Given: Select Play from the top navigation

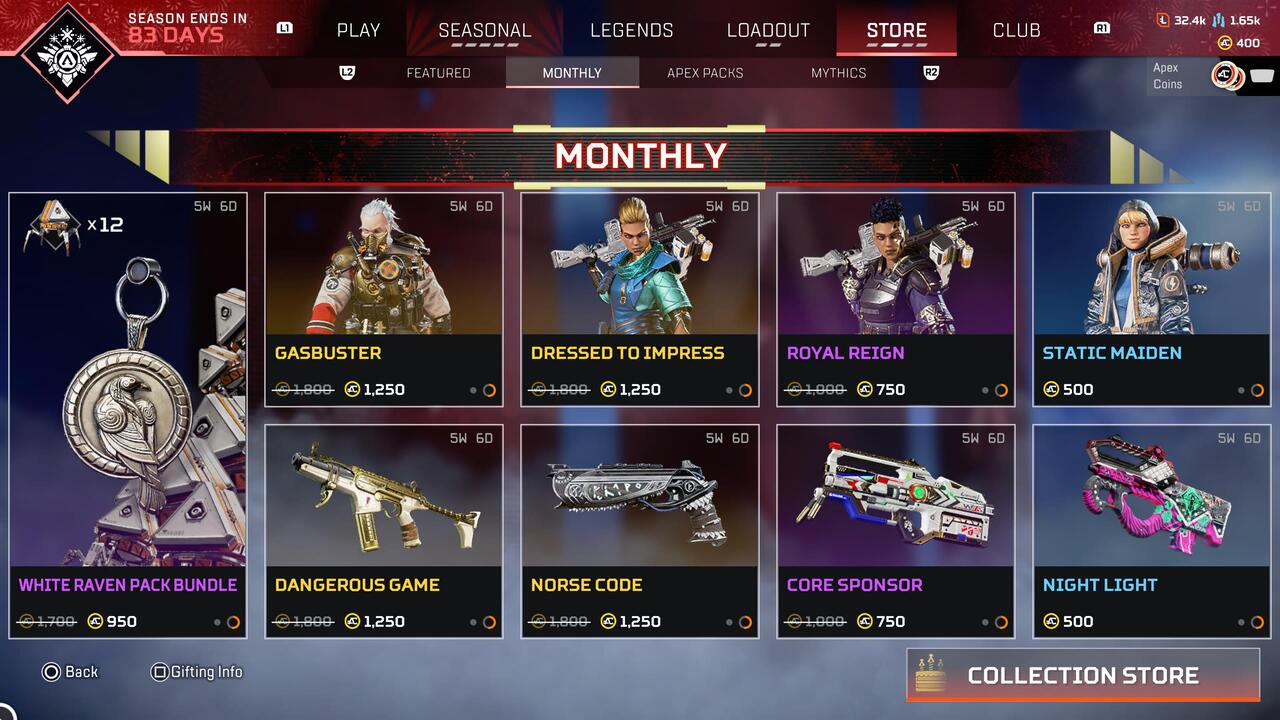Looking at the screenshot, I should tap(357, 30).
